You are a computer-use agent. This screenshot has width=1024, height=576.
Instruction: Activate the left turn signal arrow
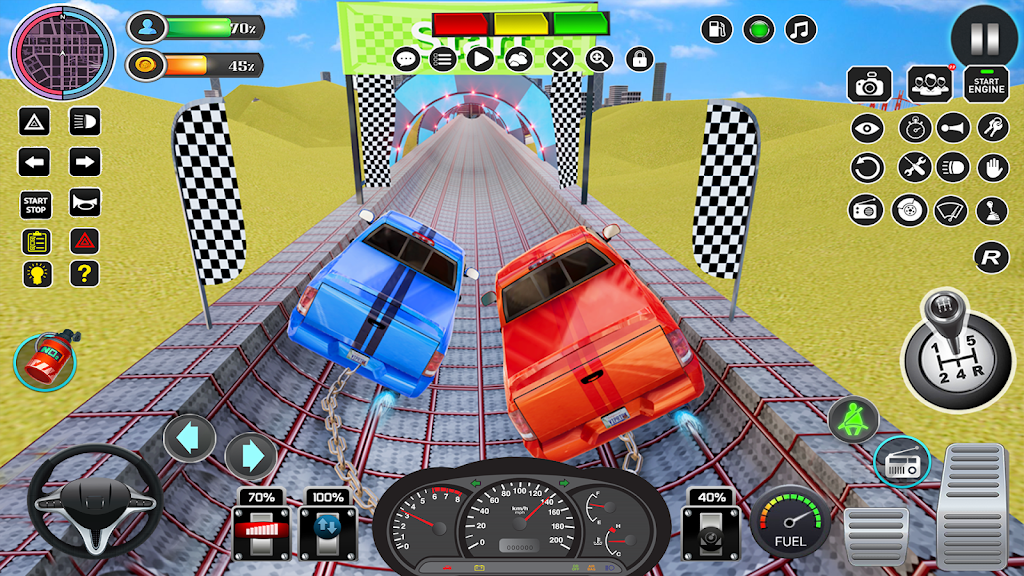[35, 162]
